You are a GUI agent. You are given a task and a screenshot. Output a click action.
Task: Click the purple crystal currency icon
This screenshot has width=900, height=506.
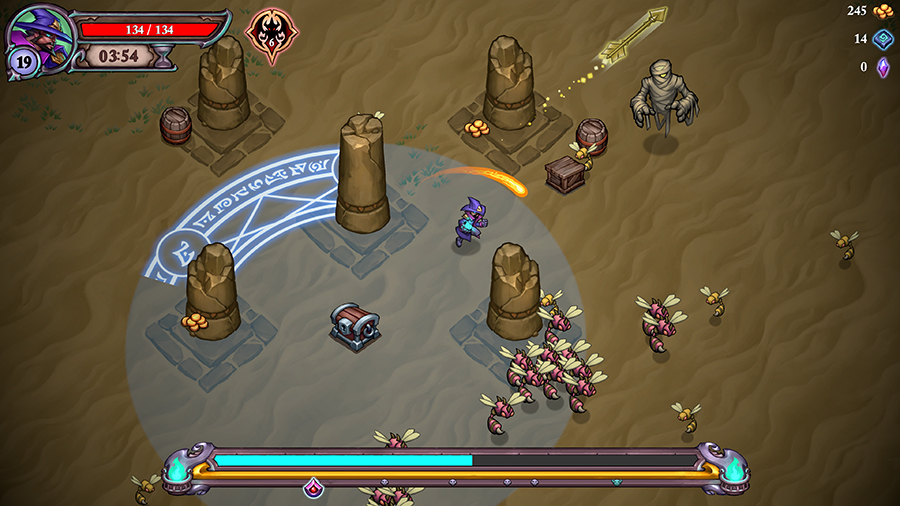coord(883,67)
